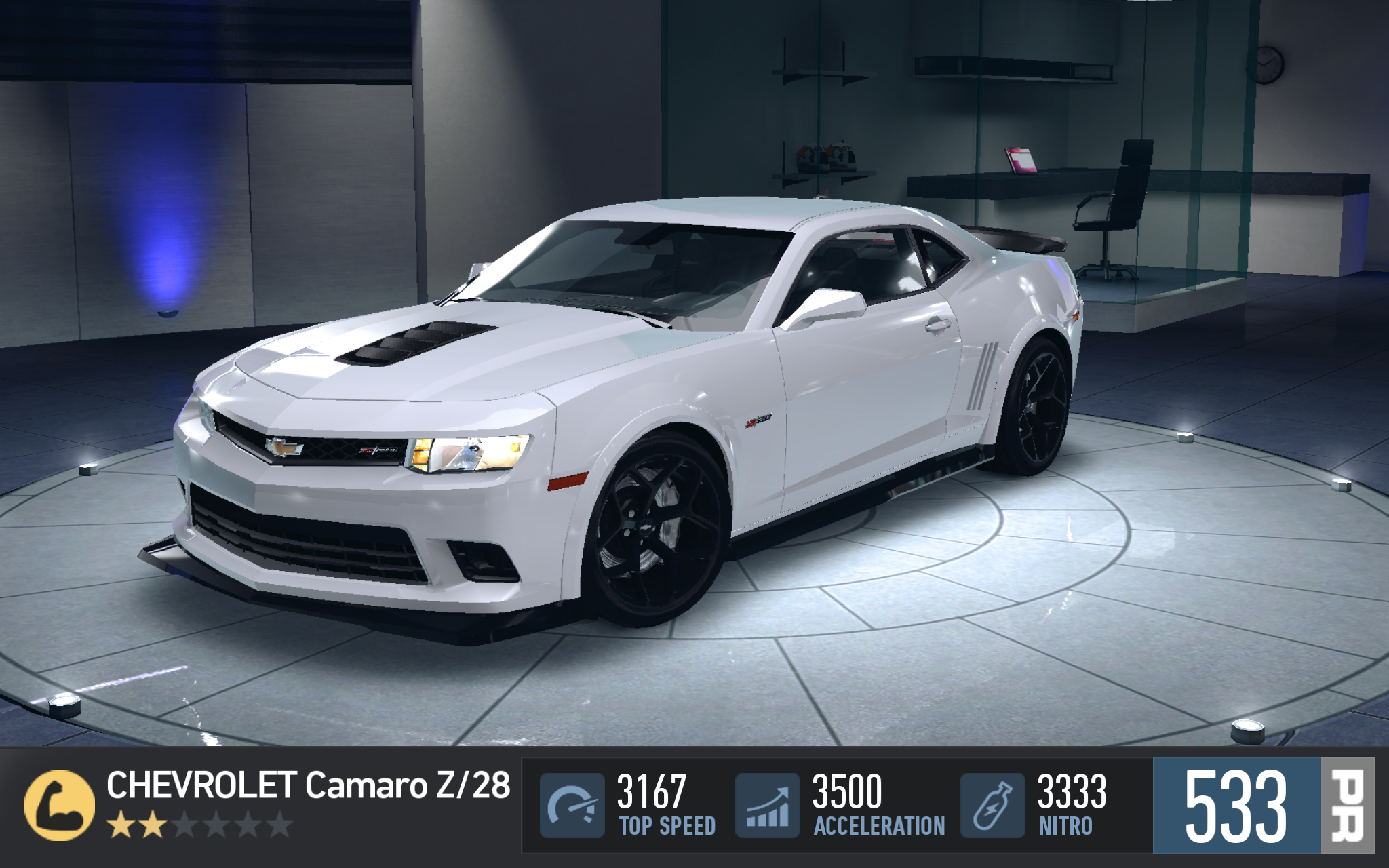Open the 533 PR rating panel

[x=1263, y=806]
